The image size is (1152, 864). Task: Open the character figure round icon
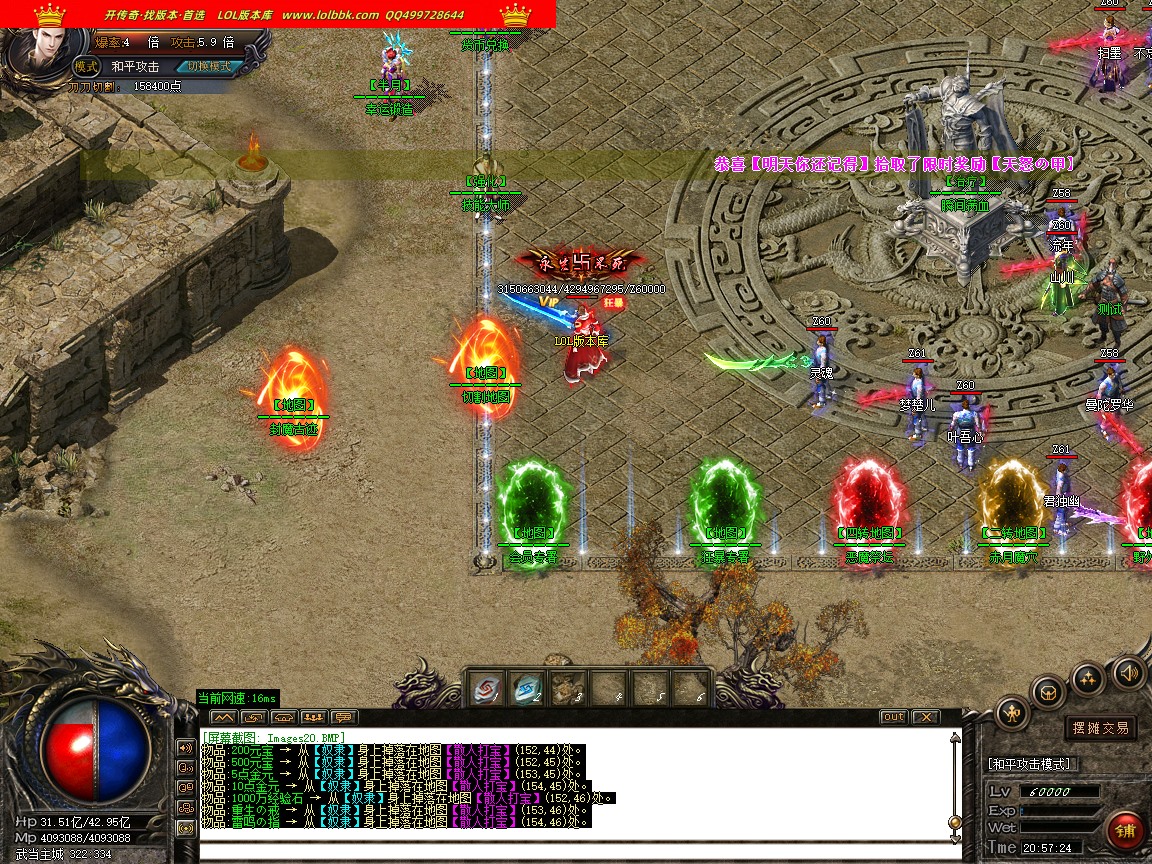[x=1012, y=713]
